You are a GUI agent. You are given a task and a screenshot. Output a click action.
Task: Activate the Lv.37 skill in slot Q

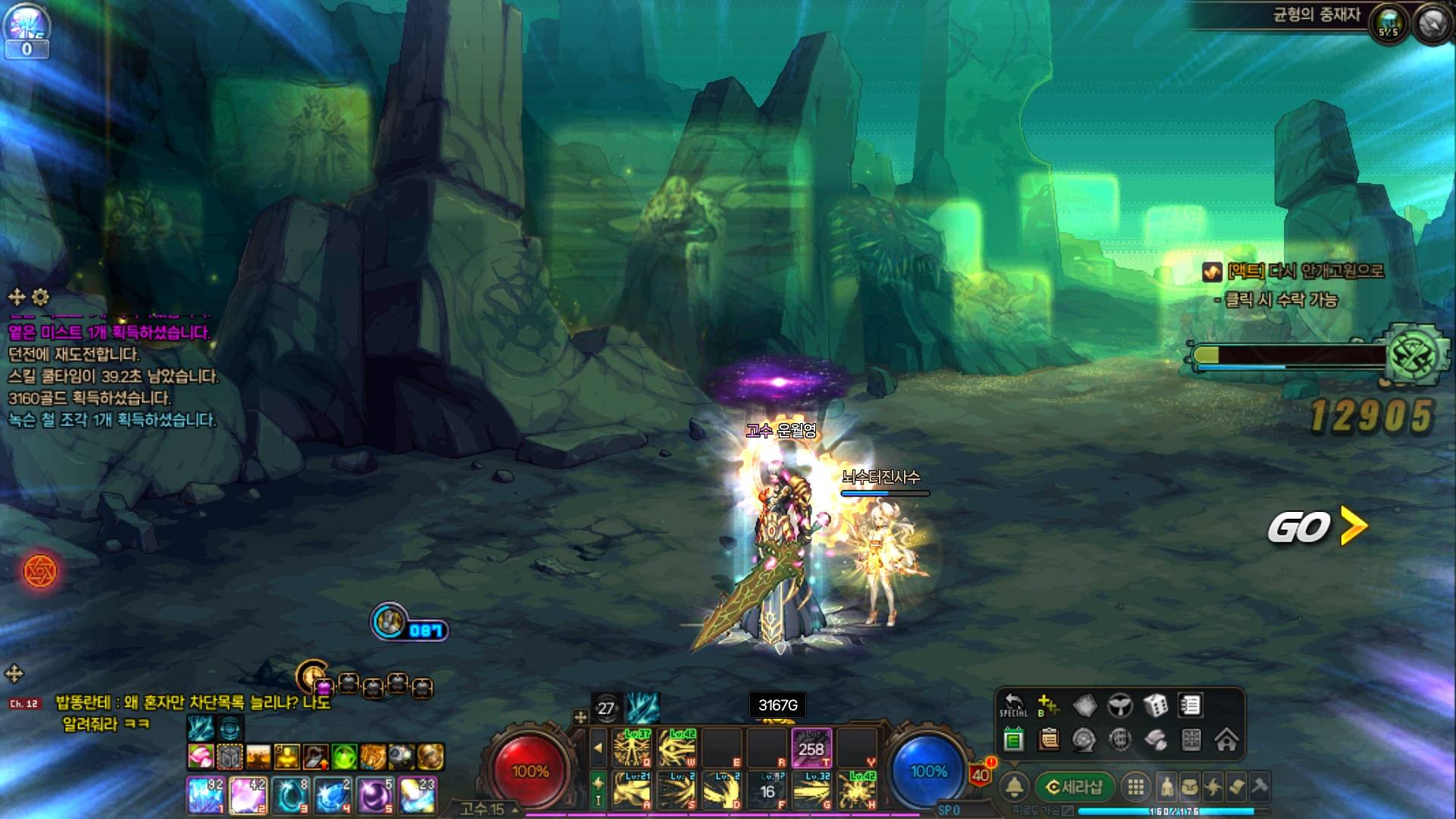(x=632, y=748)
